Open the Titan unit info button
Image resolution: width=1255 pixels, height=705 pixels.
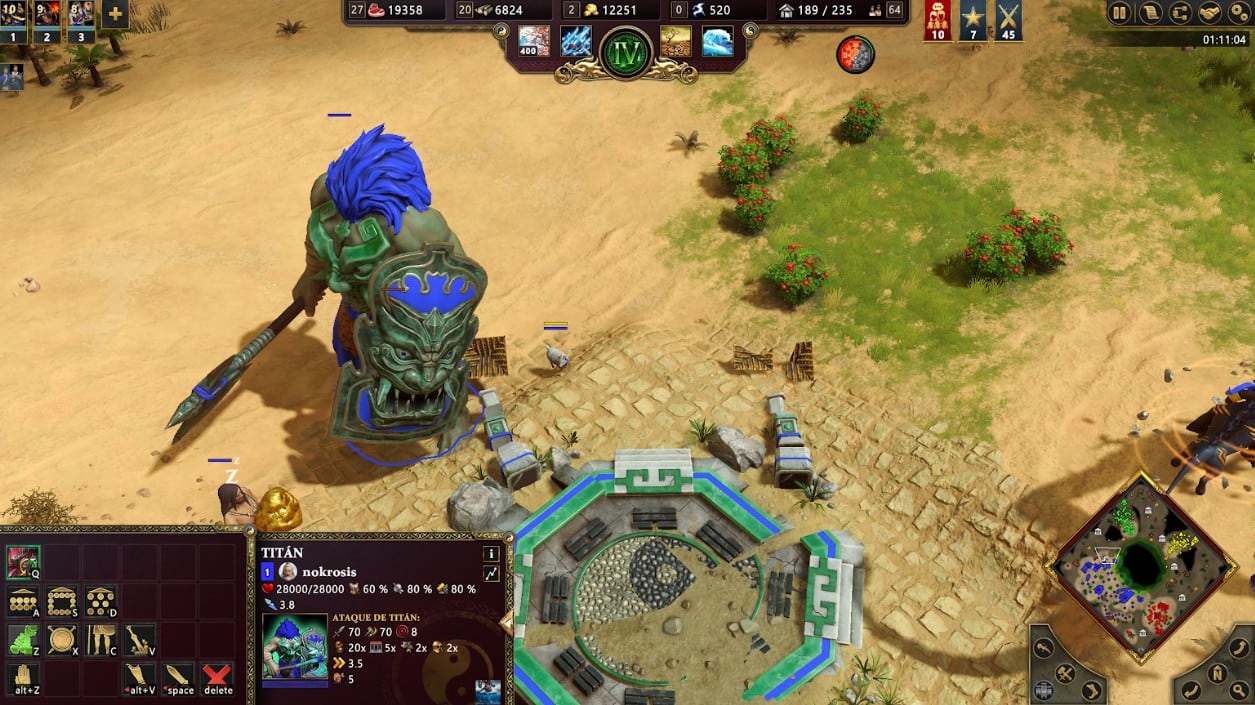click(x=491, y=553)
